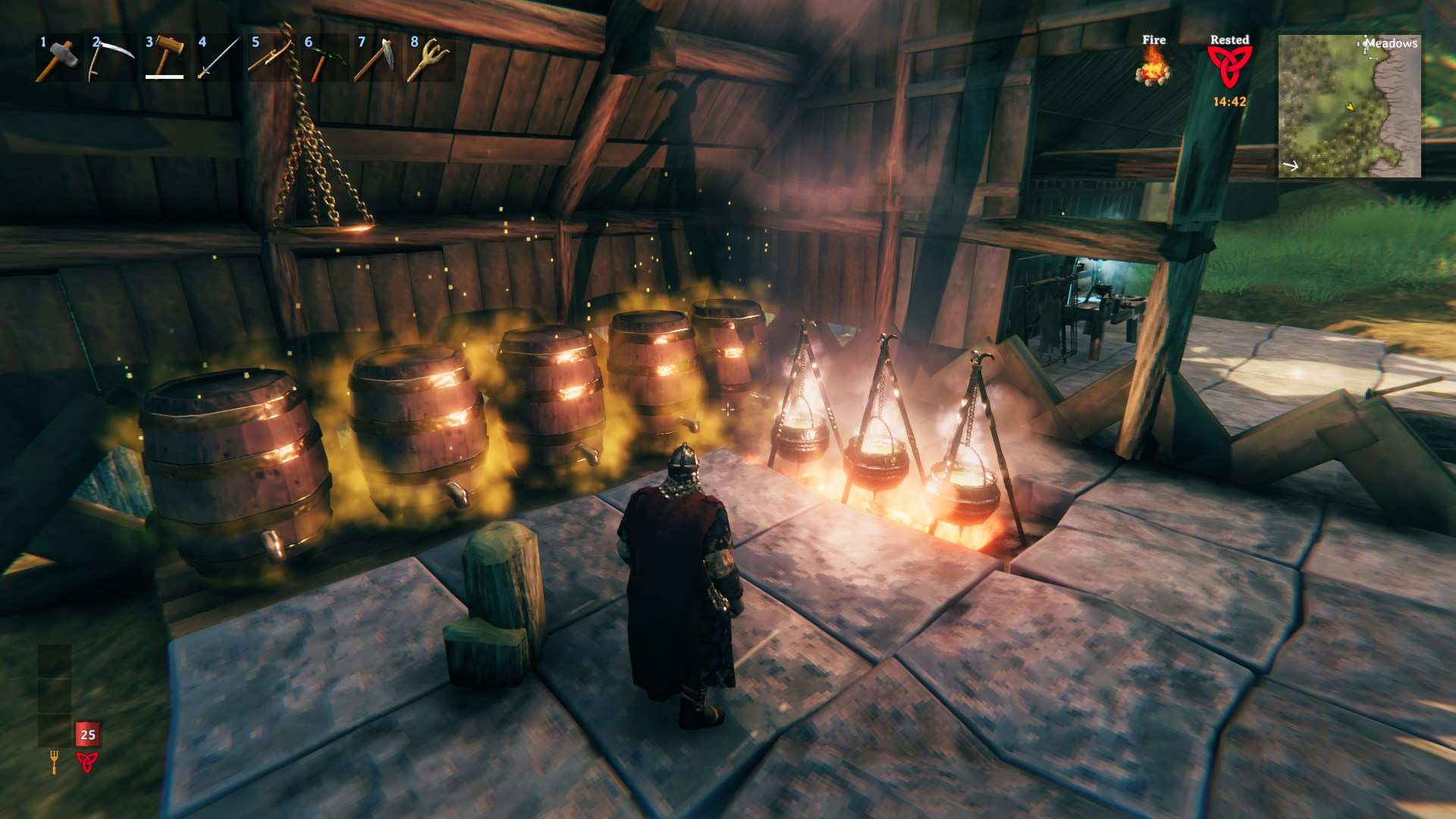Choose the hoe in hotbar slot 7
Screen dimensions: 1456x819
(377, 58)
